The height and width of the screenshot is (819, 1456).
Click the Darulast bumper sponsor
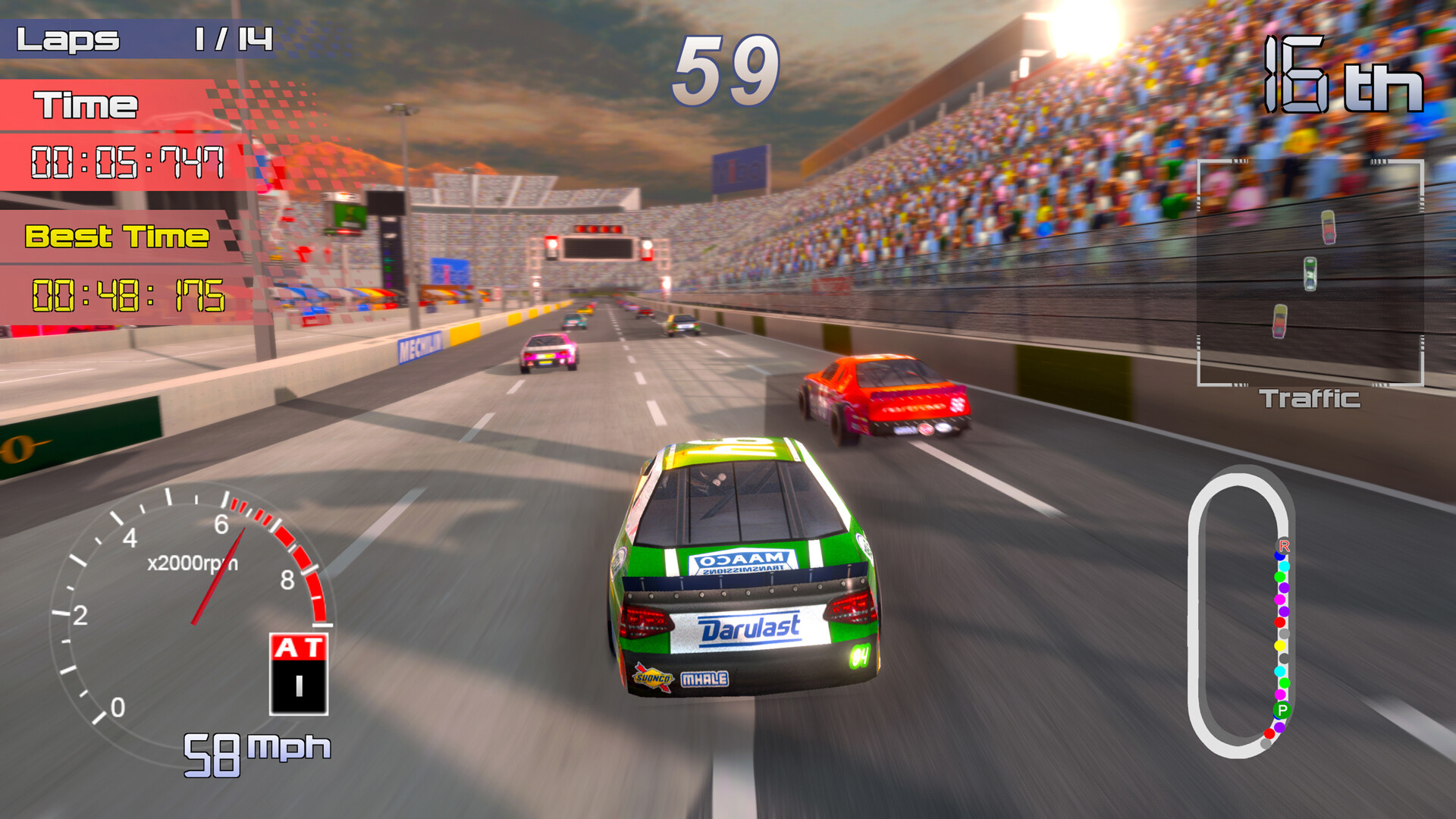(x=747, y=628)
